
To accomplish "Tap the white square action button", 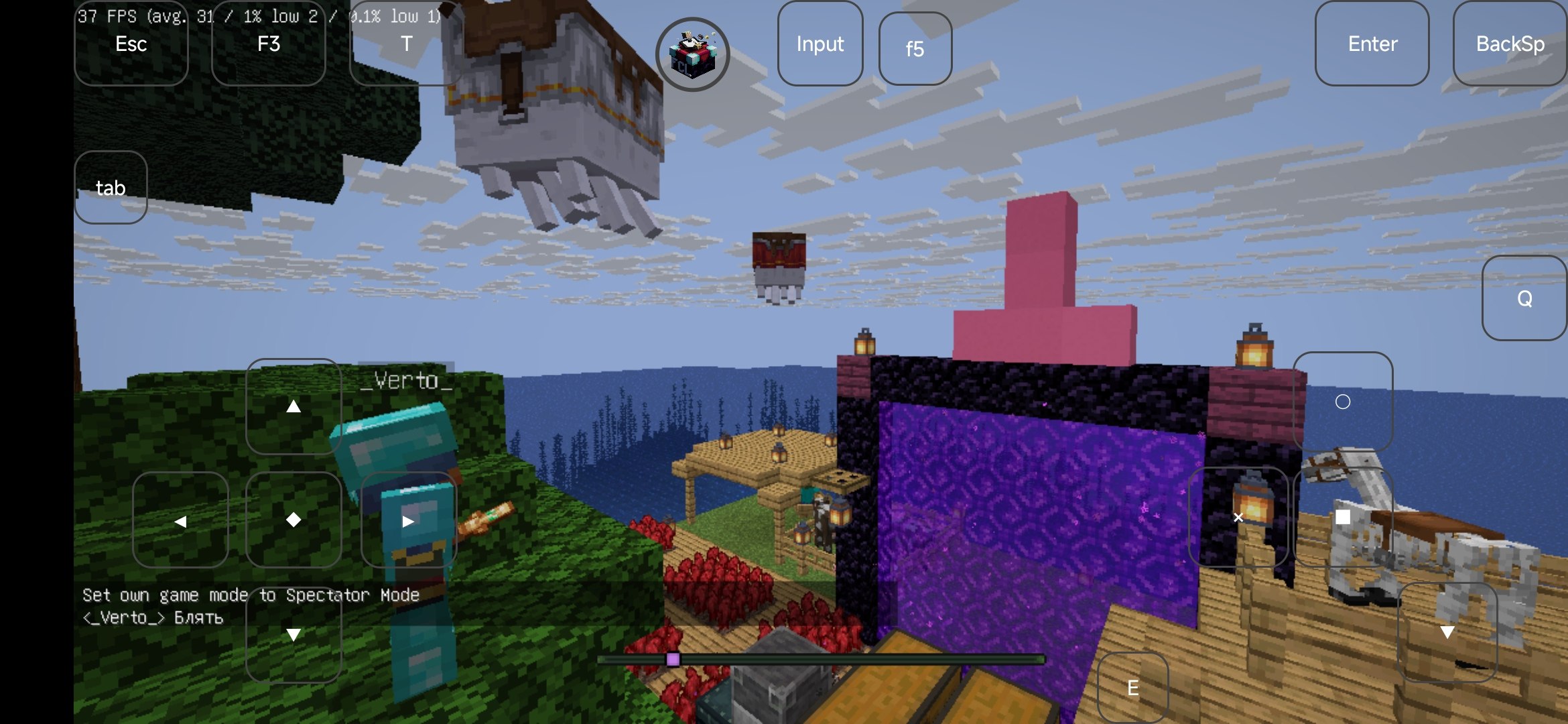I will (1342, 517).
